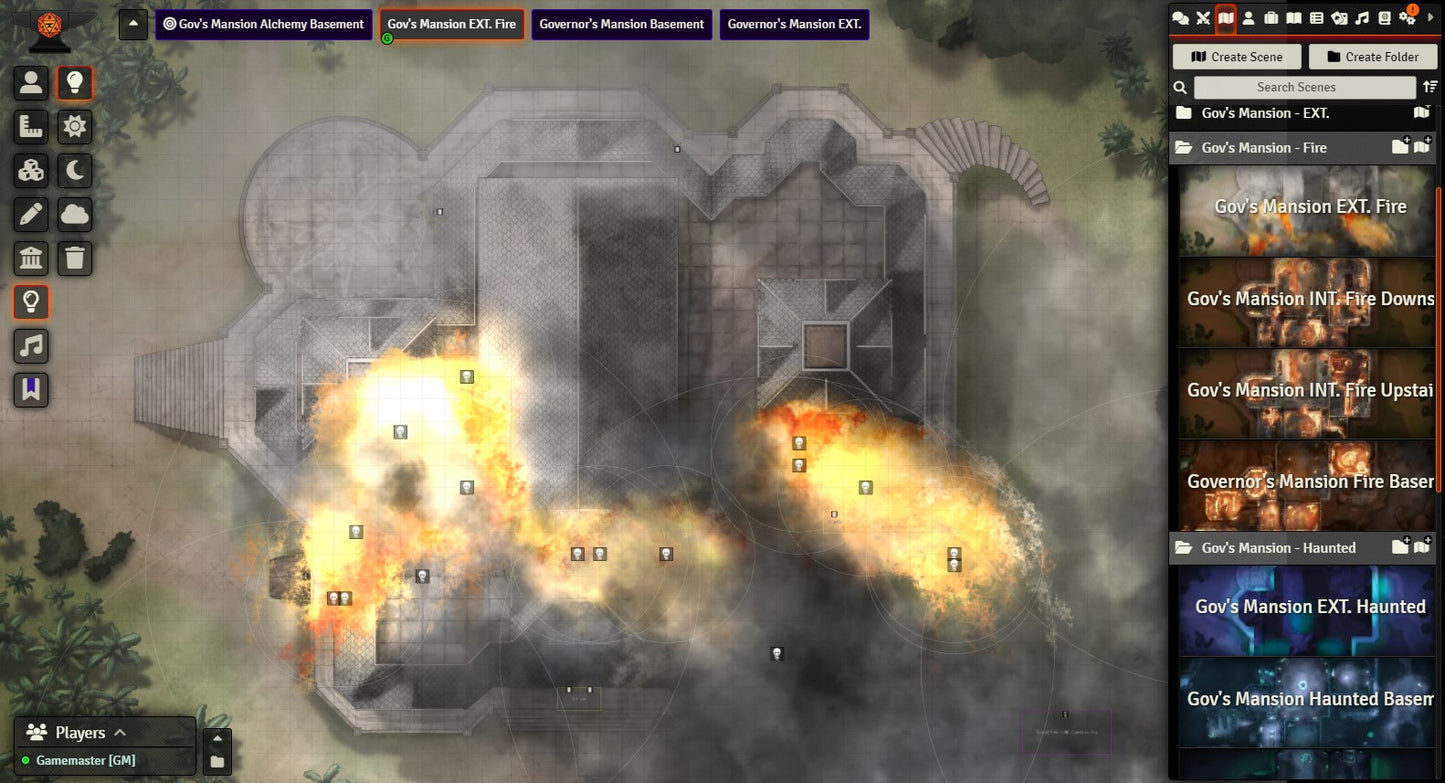The width and height of the screenshot is (1445, 783).
Task: Expand the Gov's Mansion - EXT. folder
Action: coord(1264,114)
